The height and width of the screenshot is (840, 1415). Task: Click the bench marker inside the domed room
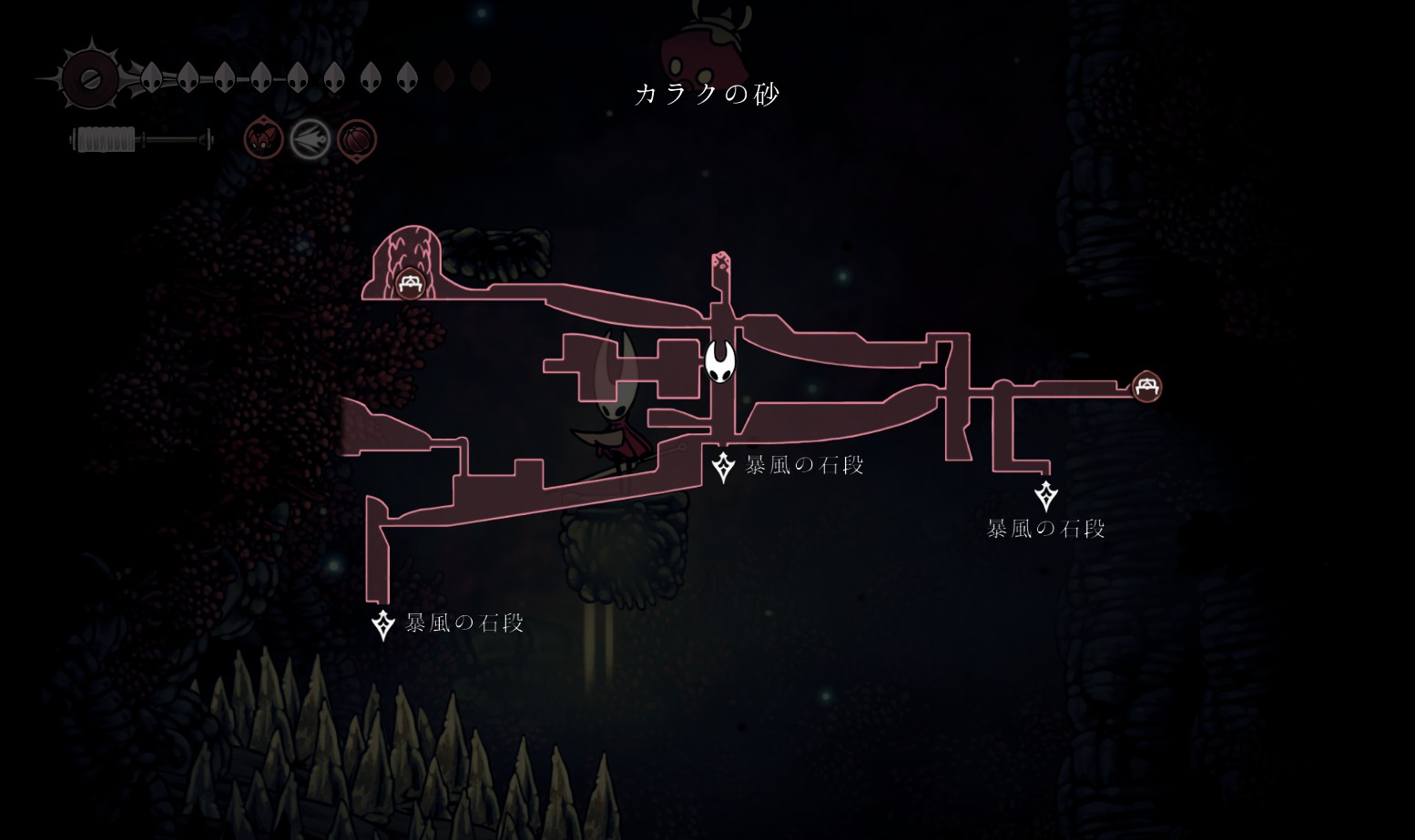[x=410, y=284]
